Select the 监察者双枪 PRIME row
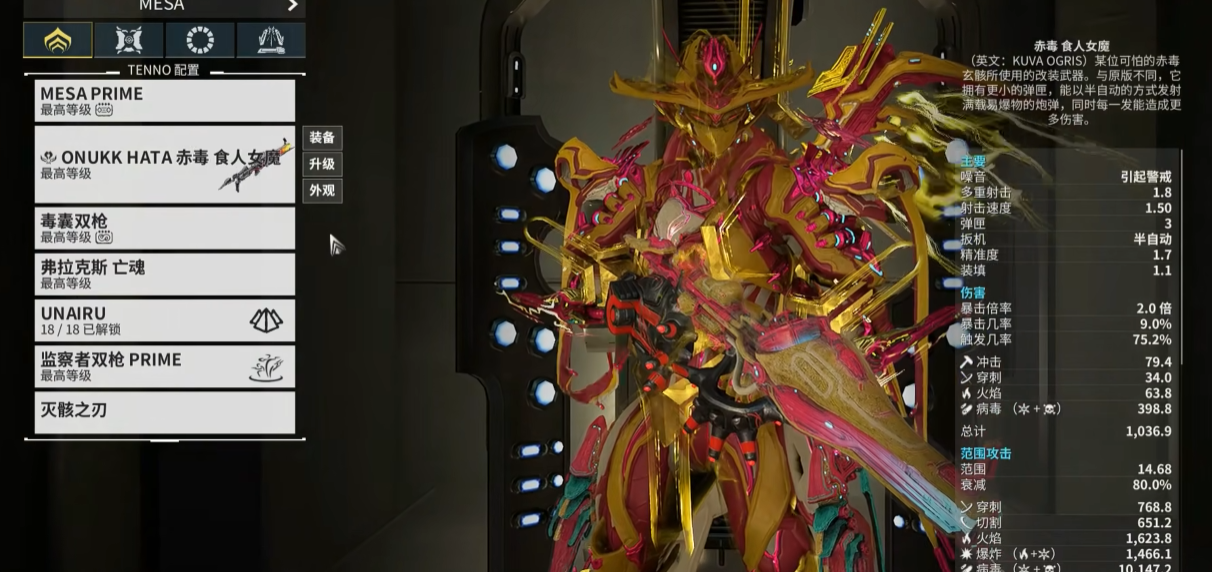The image size is (1212, 572). pos(165,366)
